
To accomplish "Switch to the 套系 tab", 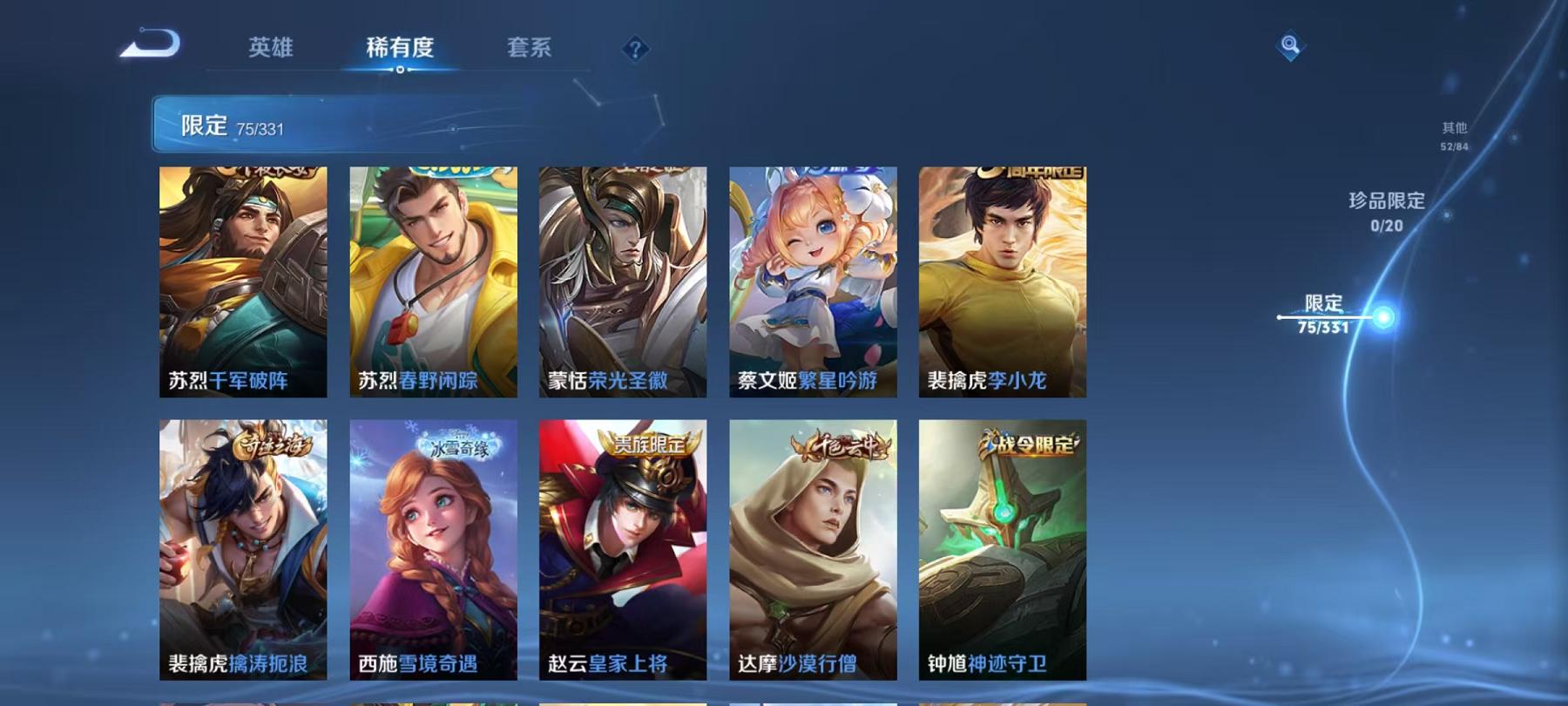I will 531,50.
